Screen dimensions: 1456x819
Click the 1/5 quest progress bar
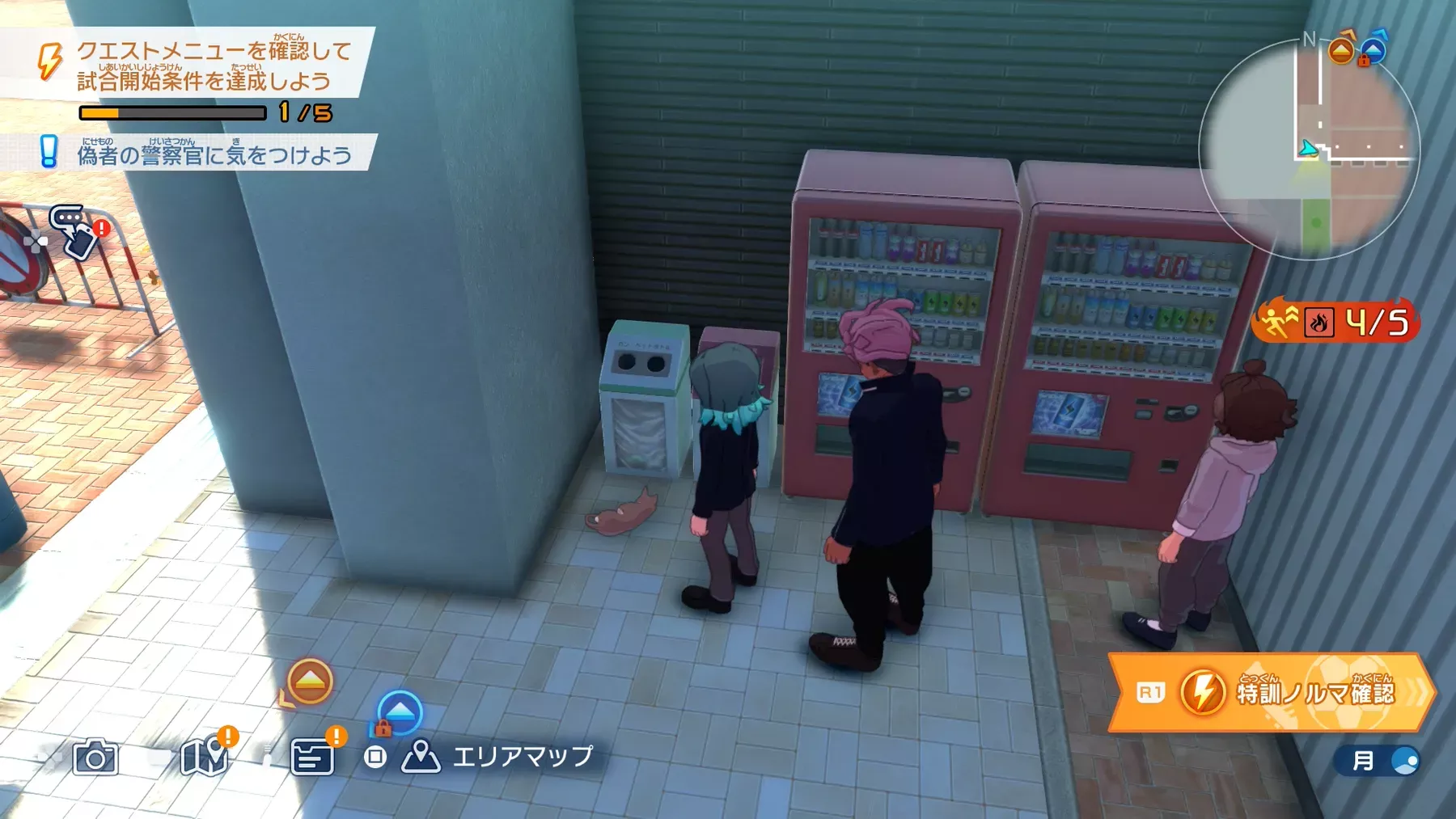point(174,114)
